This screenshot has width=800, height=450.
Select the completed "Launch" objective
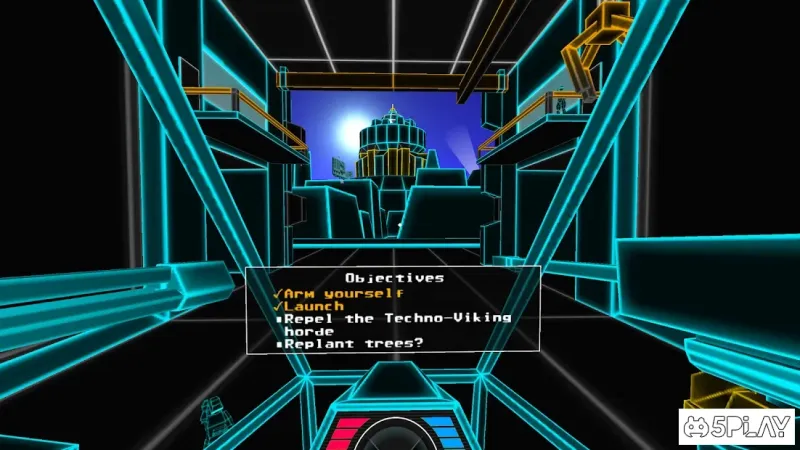pyautogui.click(x=315, y=305)
